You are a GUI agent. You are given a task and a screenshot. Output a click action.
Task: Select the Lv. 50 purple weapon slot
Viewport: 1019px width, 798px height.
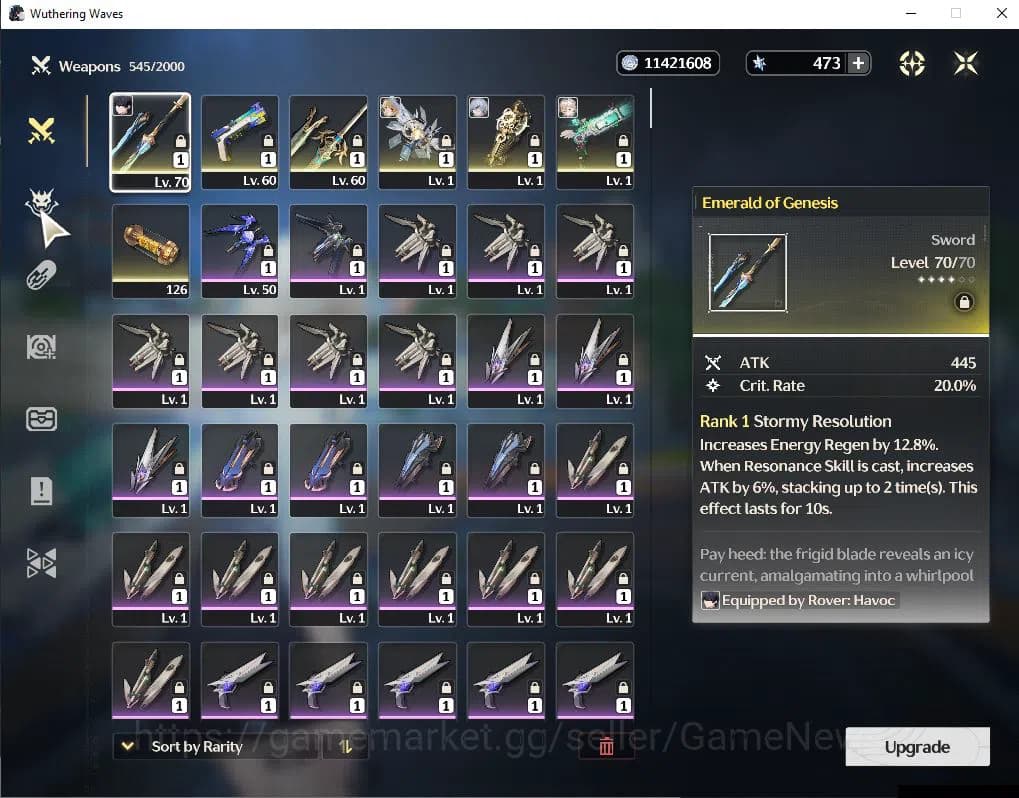(x=239, y=250)
